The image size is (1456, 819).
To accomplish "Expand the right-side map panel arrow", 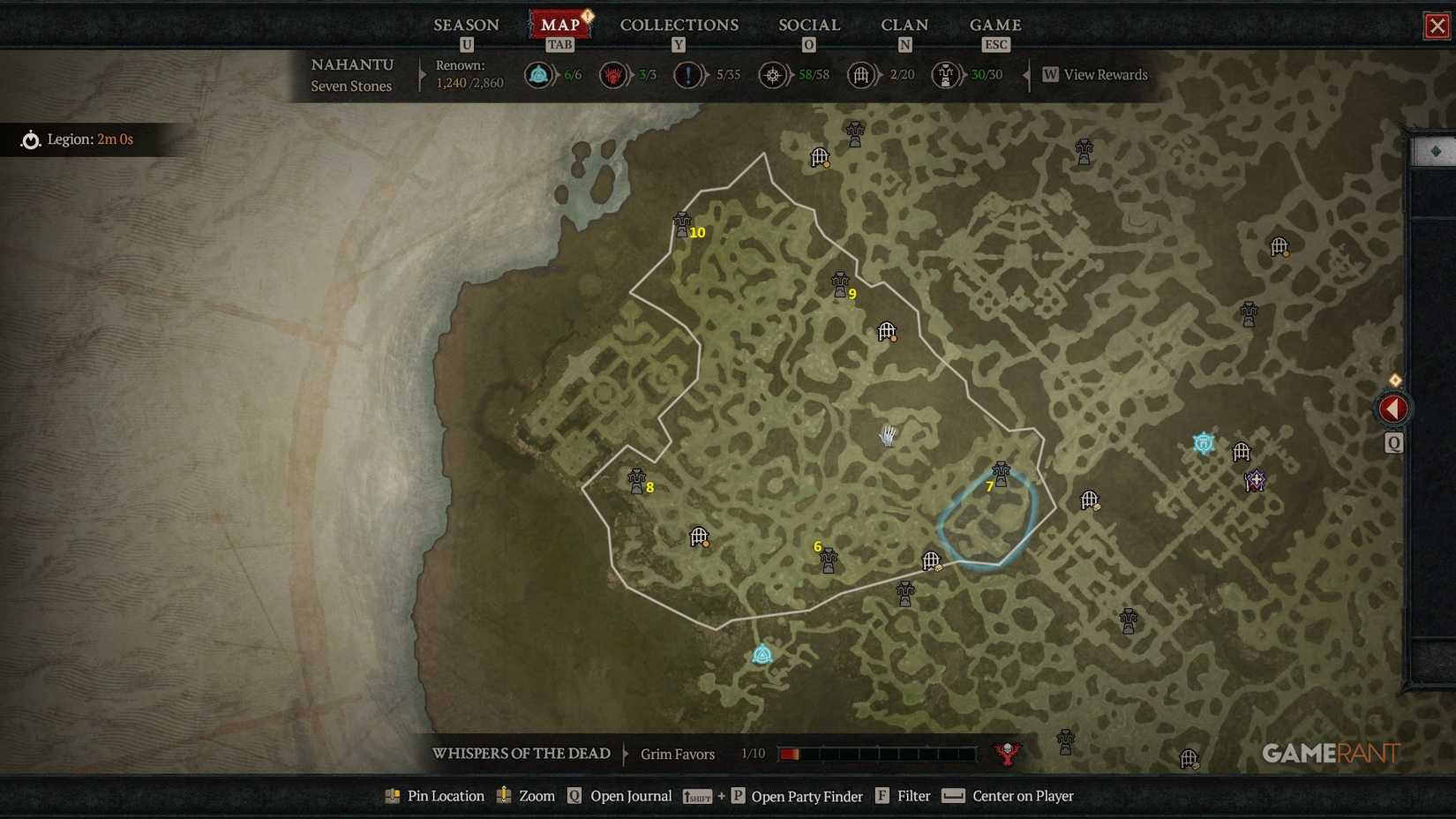I will pos(1392,408).
